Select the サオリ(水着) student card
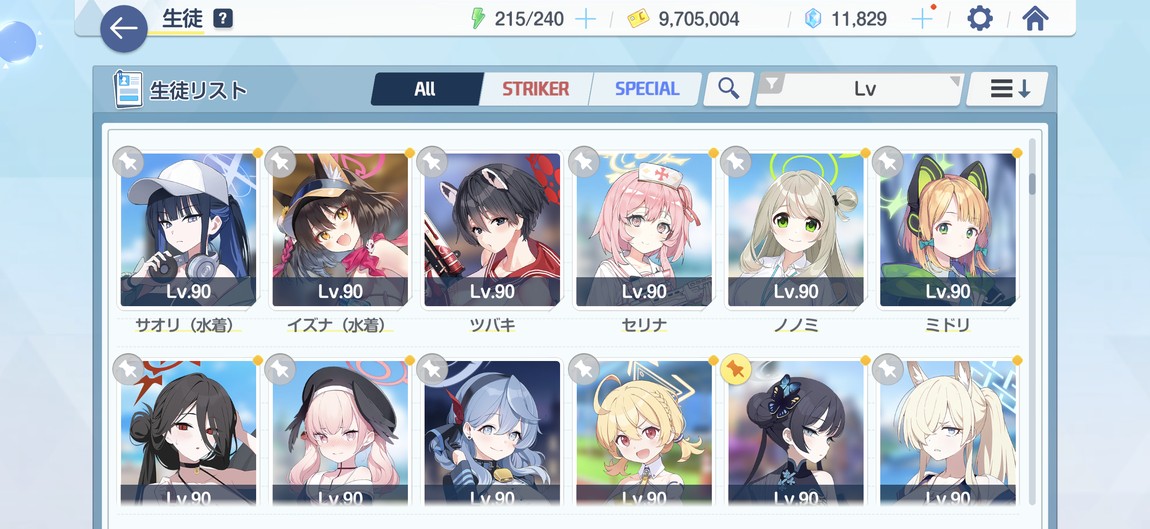This screenshot has width=1150, height=529. pos(188,232)
